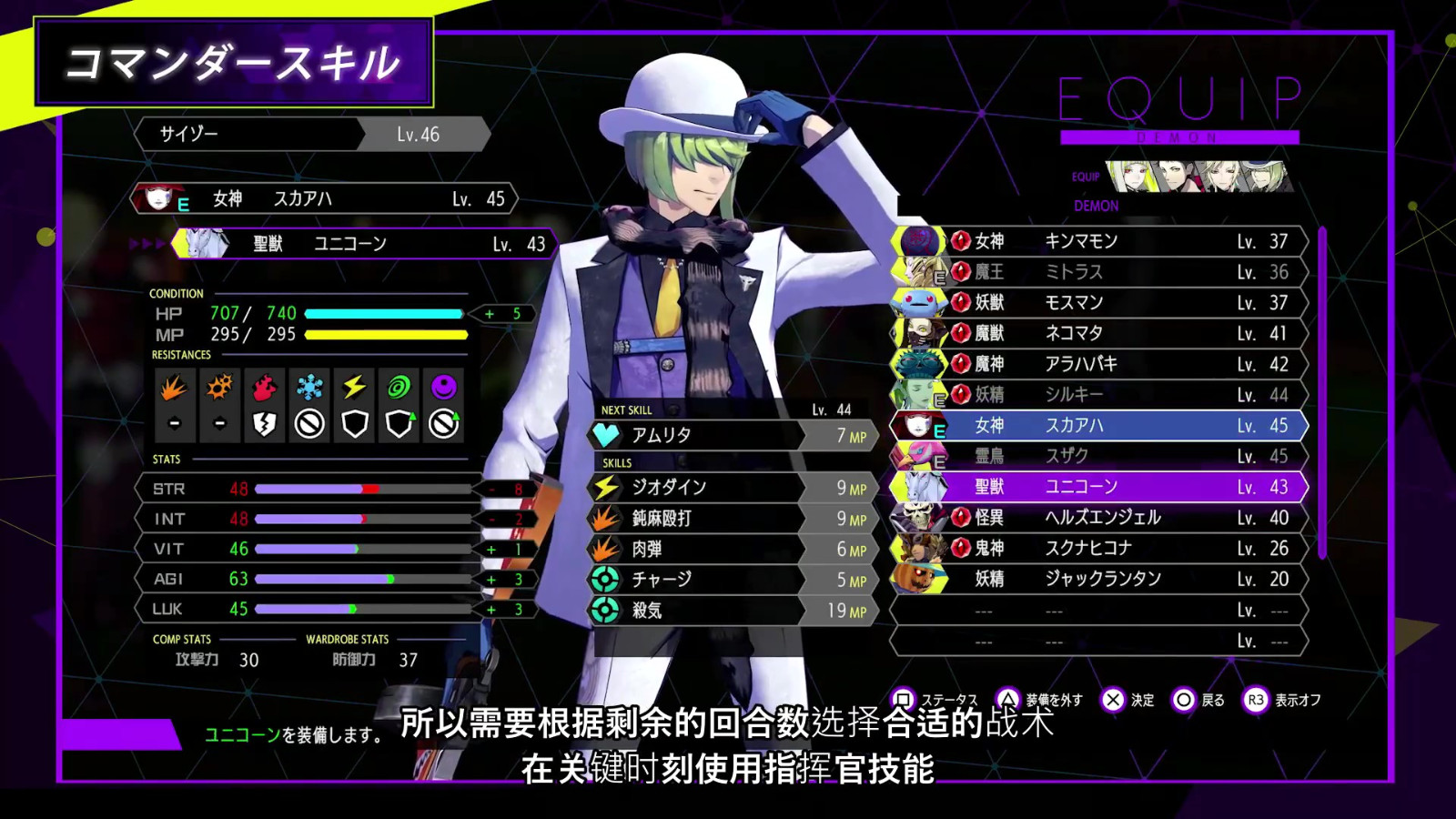Pick the ネコマタ demon entry
The image size is (1456, 819).
point(1101,333)
